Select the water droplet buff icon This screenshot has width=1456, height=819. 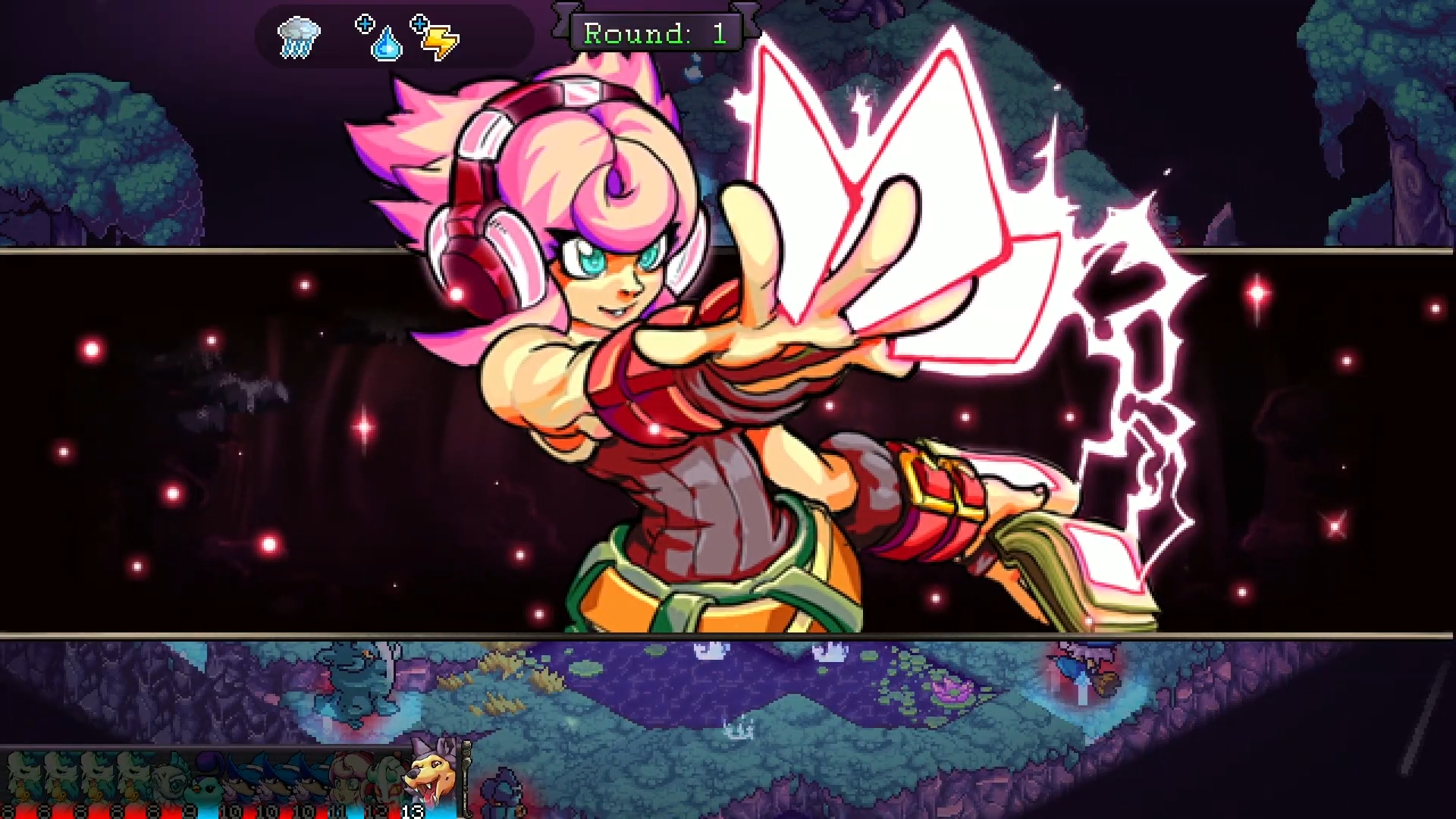[385, 44]
